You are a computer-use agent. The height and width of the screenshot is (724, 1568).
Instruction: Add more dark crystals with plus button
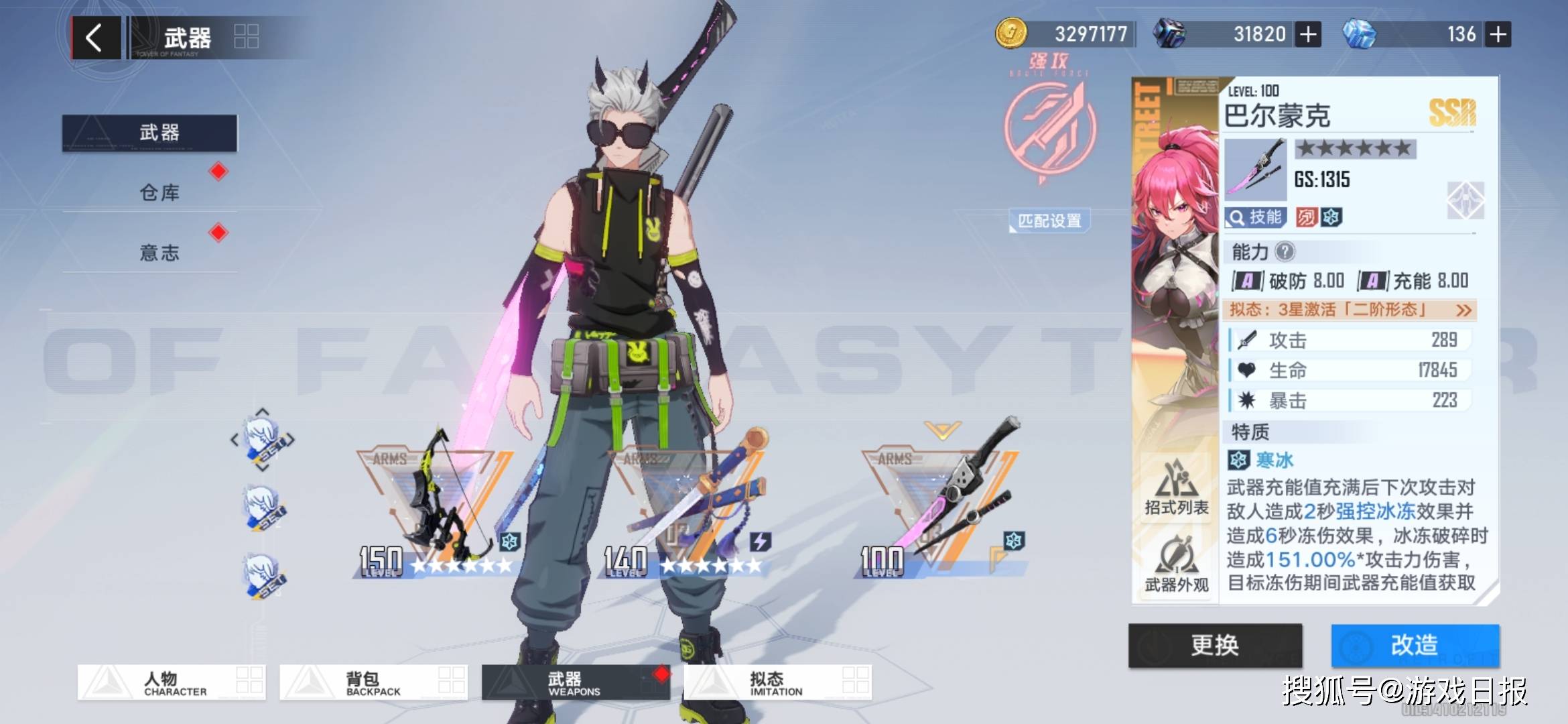tap(1308, 34)
